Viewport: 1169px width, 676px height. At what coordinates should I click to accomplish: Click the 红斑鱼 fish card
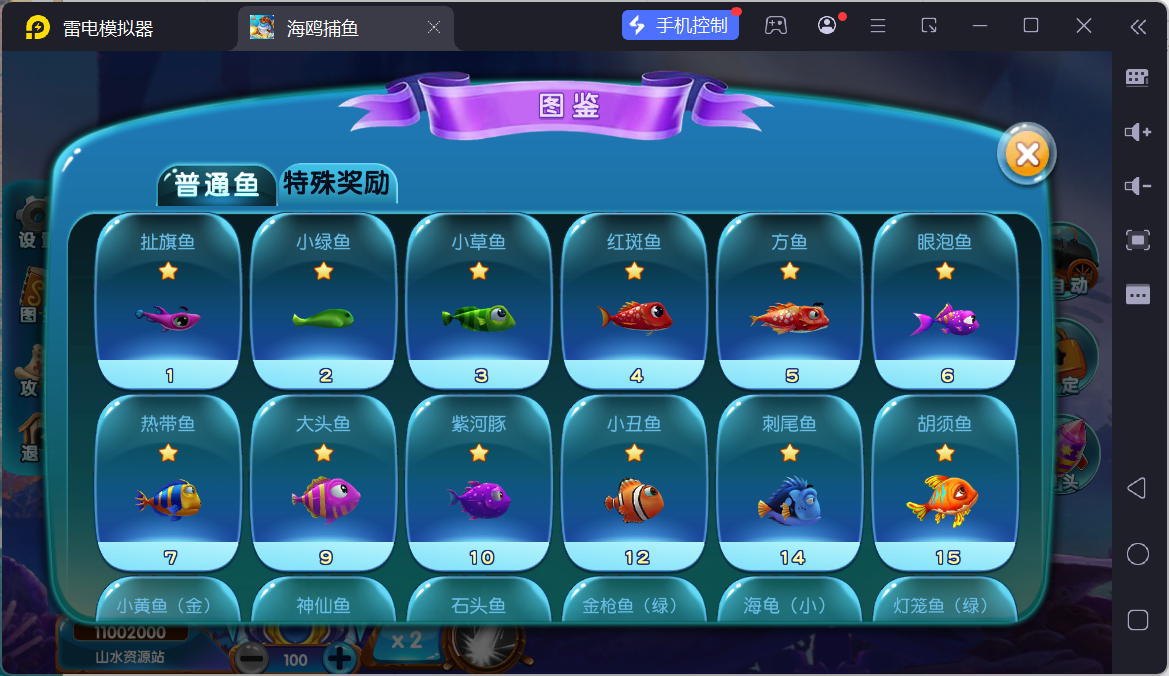[635, 300]
